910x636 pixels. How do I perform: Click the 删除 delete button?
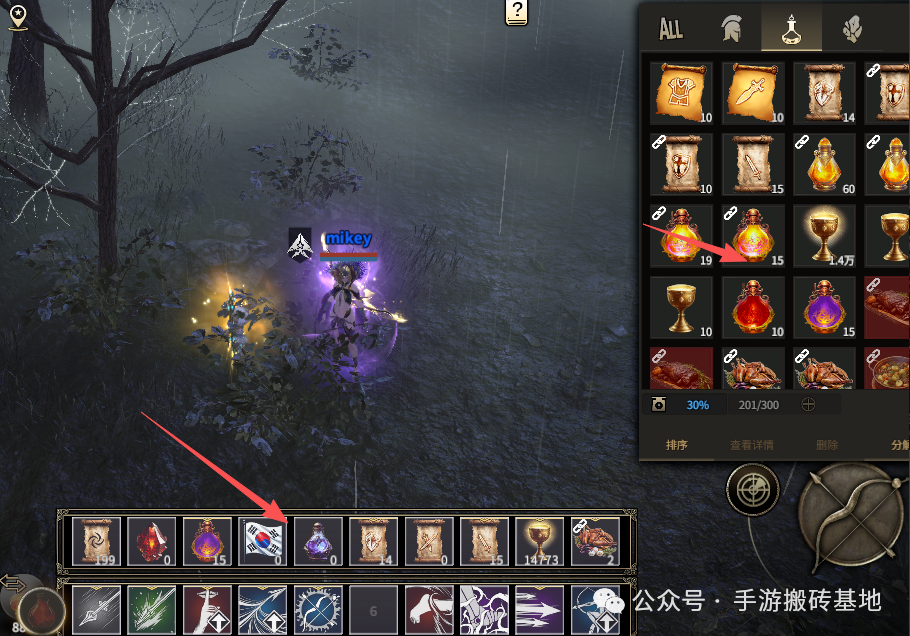click(827, 445)
